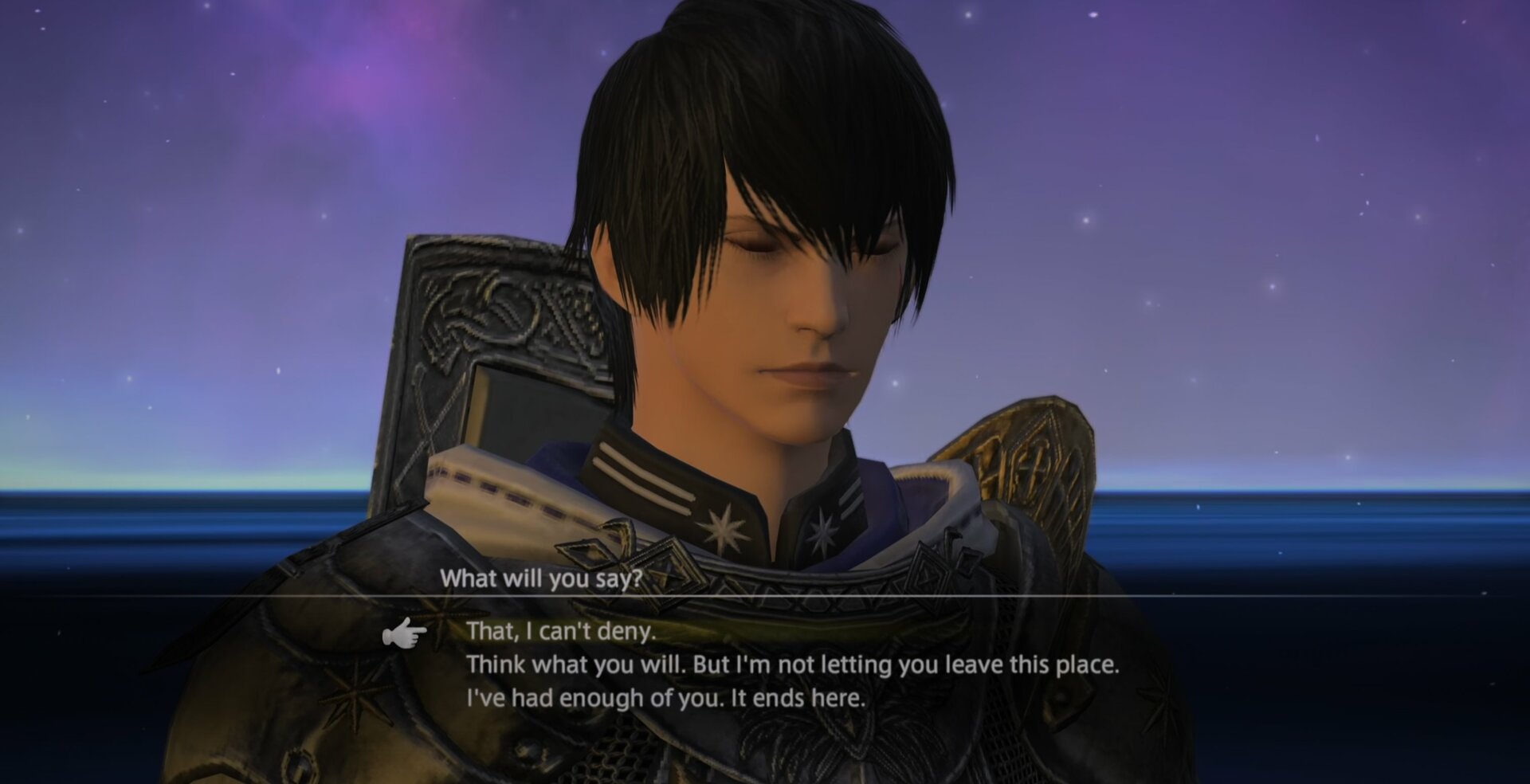The height and width of the screenshot is (784, 1530).
Task: Select "Think what you will" dialogue option
Action: pos(792,664)
